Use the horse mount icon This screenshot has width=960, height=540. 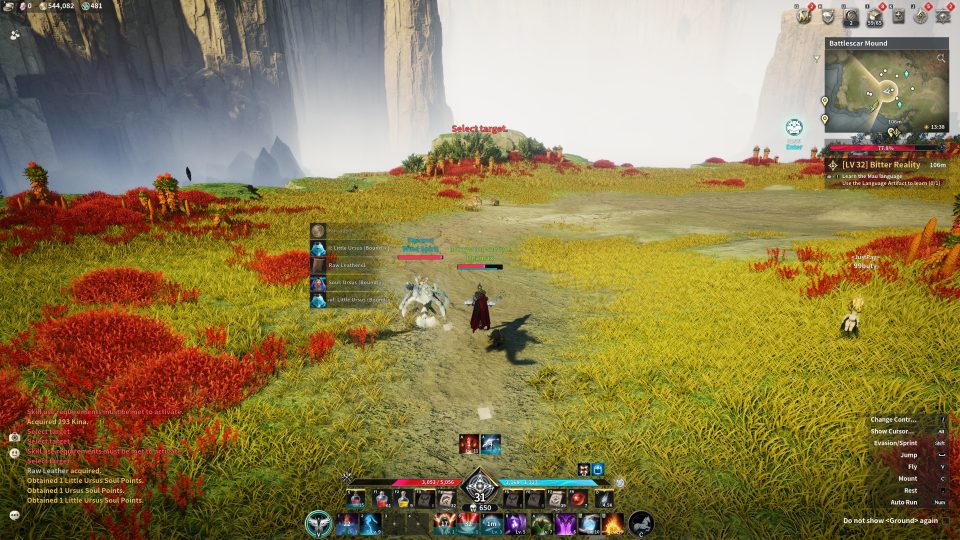[641, 523]
